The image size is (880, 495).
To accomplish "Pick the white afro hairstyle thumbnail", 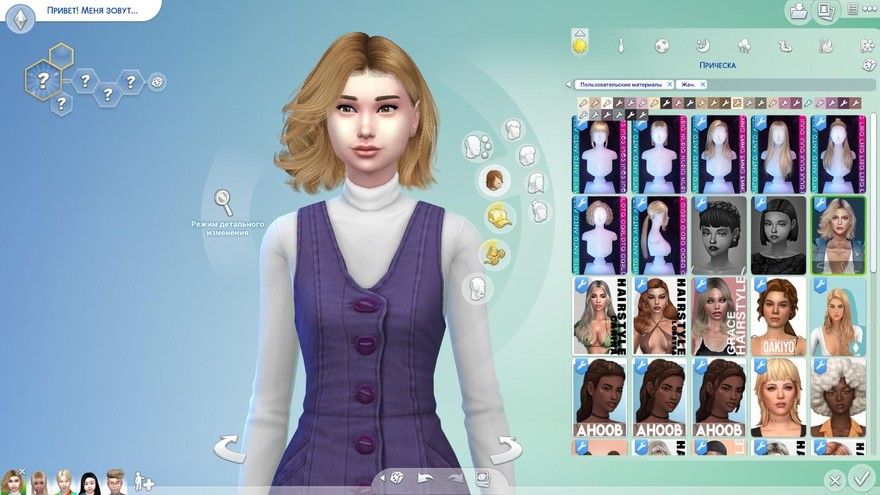I will point(838,396).
